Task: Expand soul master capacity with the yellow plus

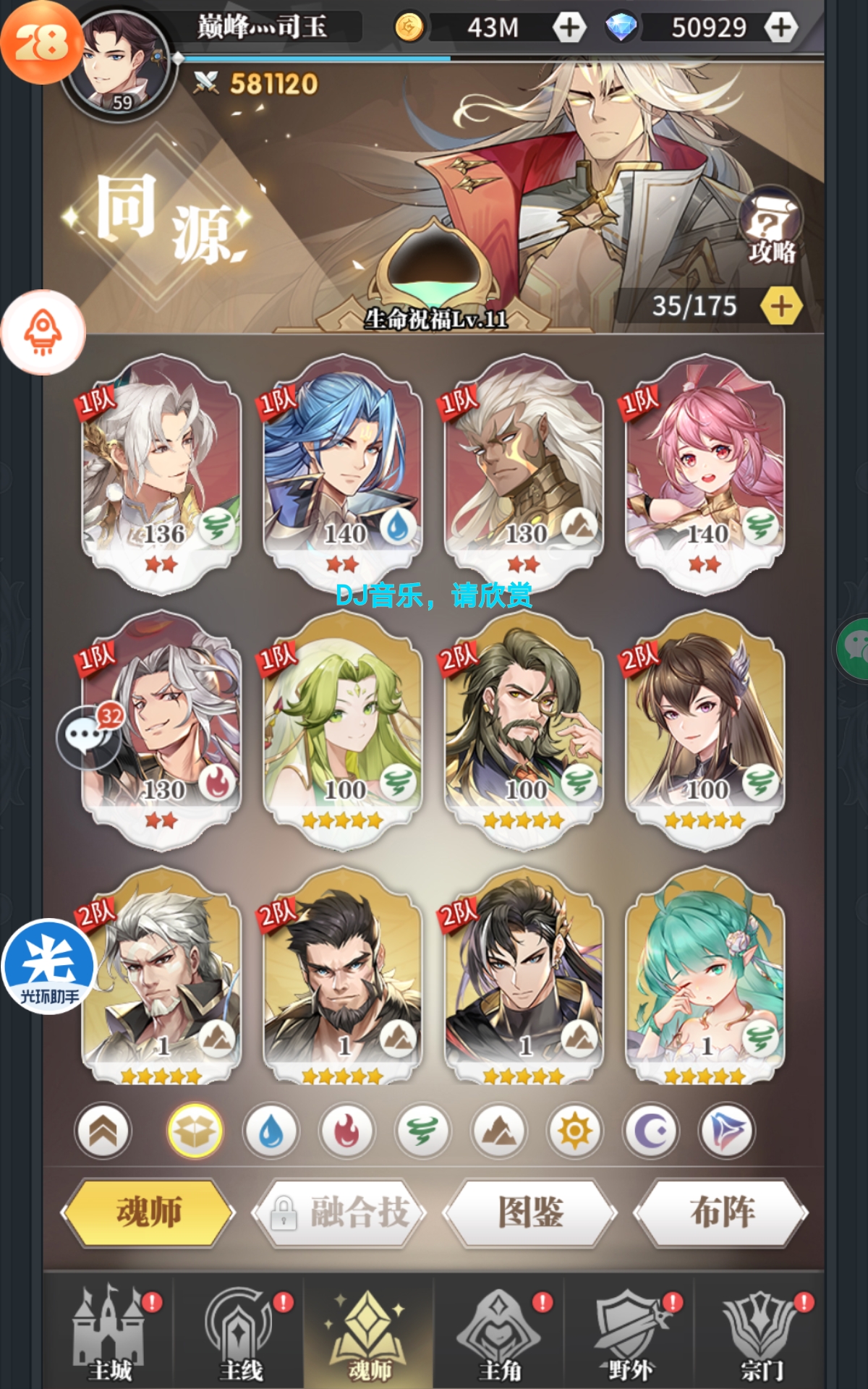Action: coord(781,307)
